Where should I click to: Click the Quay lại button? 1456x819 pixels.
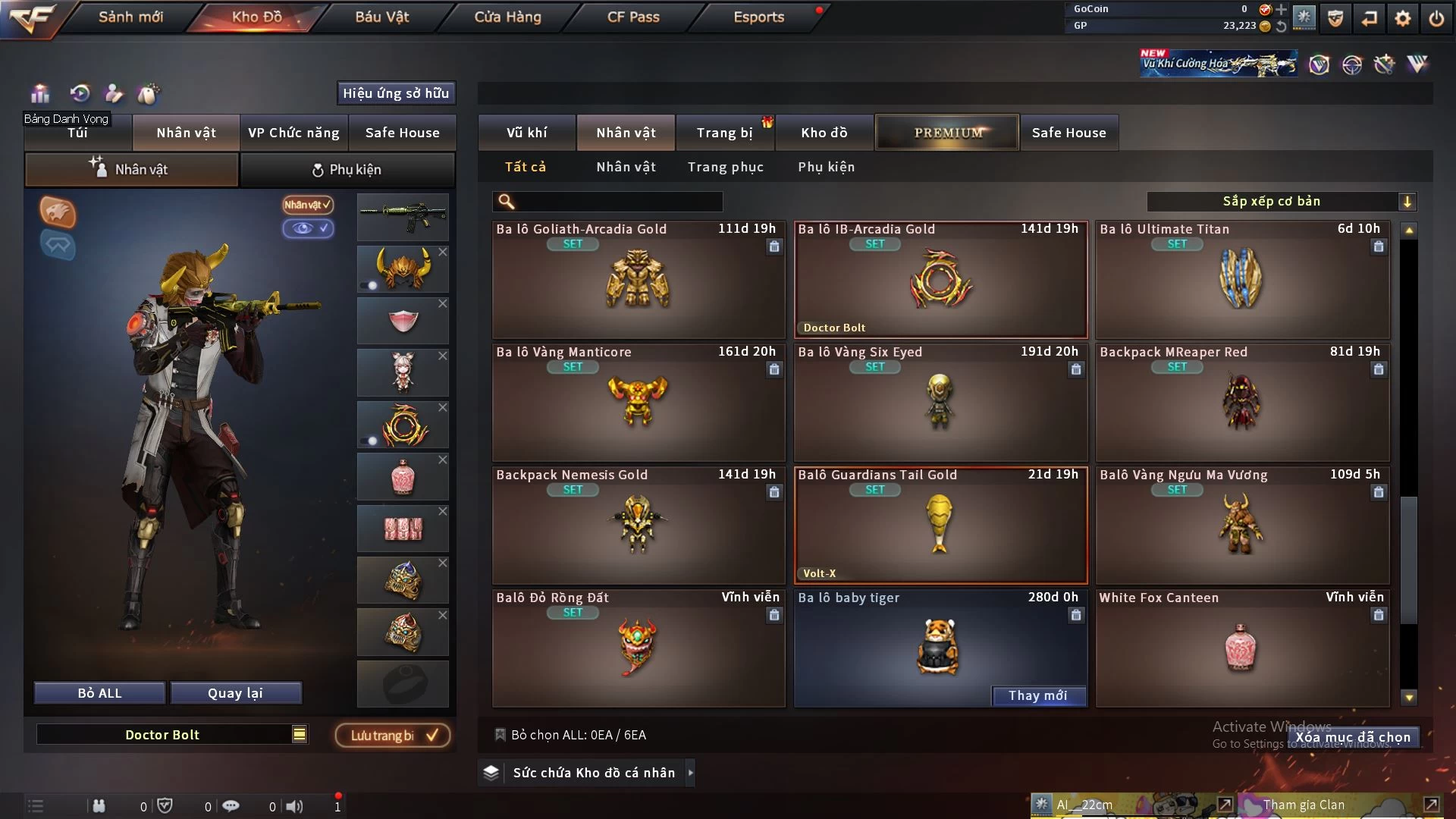tap(235, 693)
